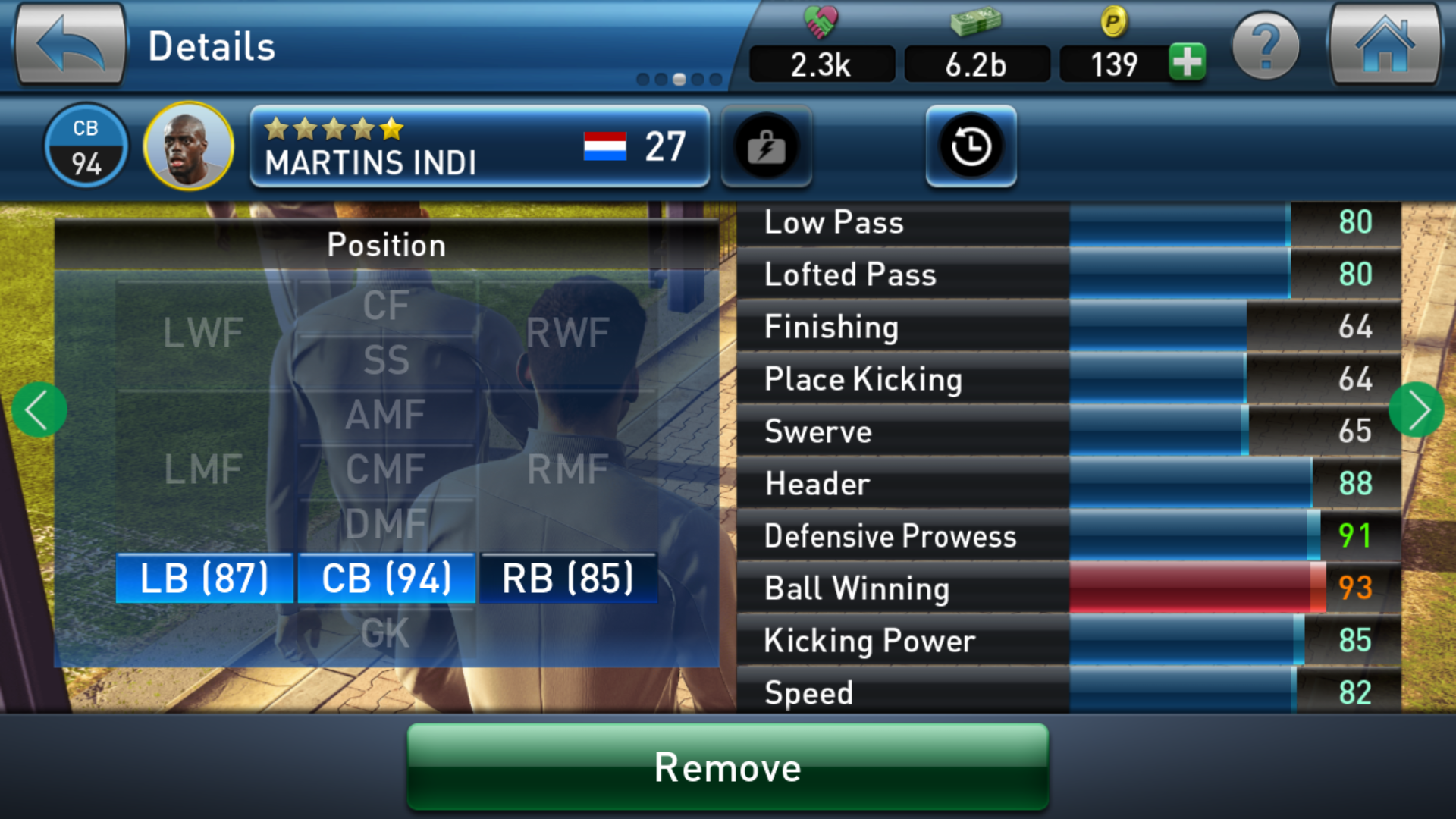Add more coins with the green plus
This screenshot has height=819, width=1456.
(x=1187, y=62)
